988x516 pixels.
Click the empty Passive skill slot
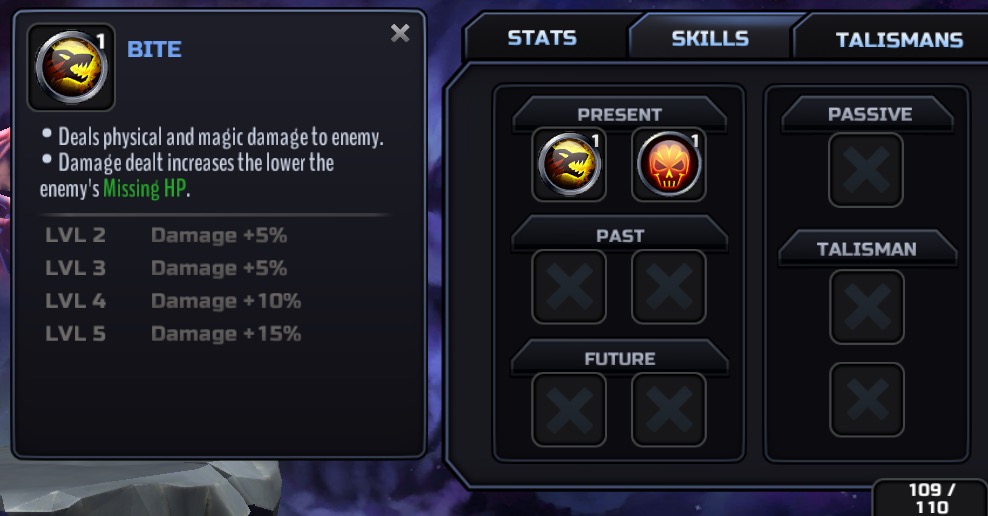click(x=866, y=171)
